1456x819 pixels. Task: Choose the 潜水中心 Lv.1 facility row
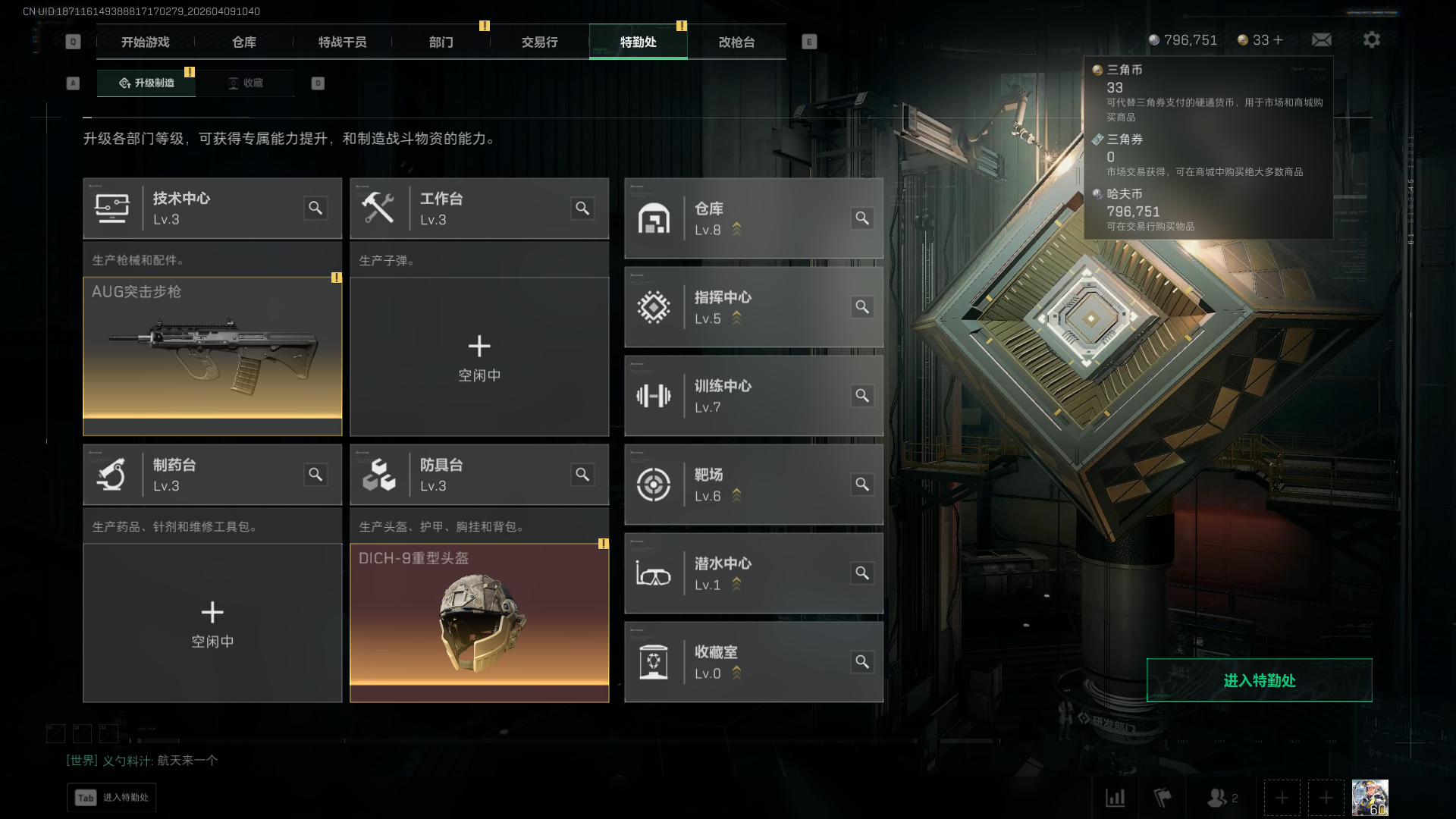click(x=753, y=573)
